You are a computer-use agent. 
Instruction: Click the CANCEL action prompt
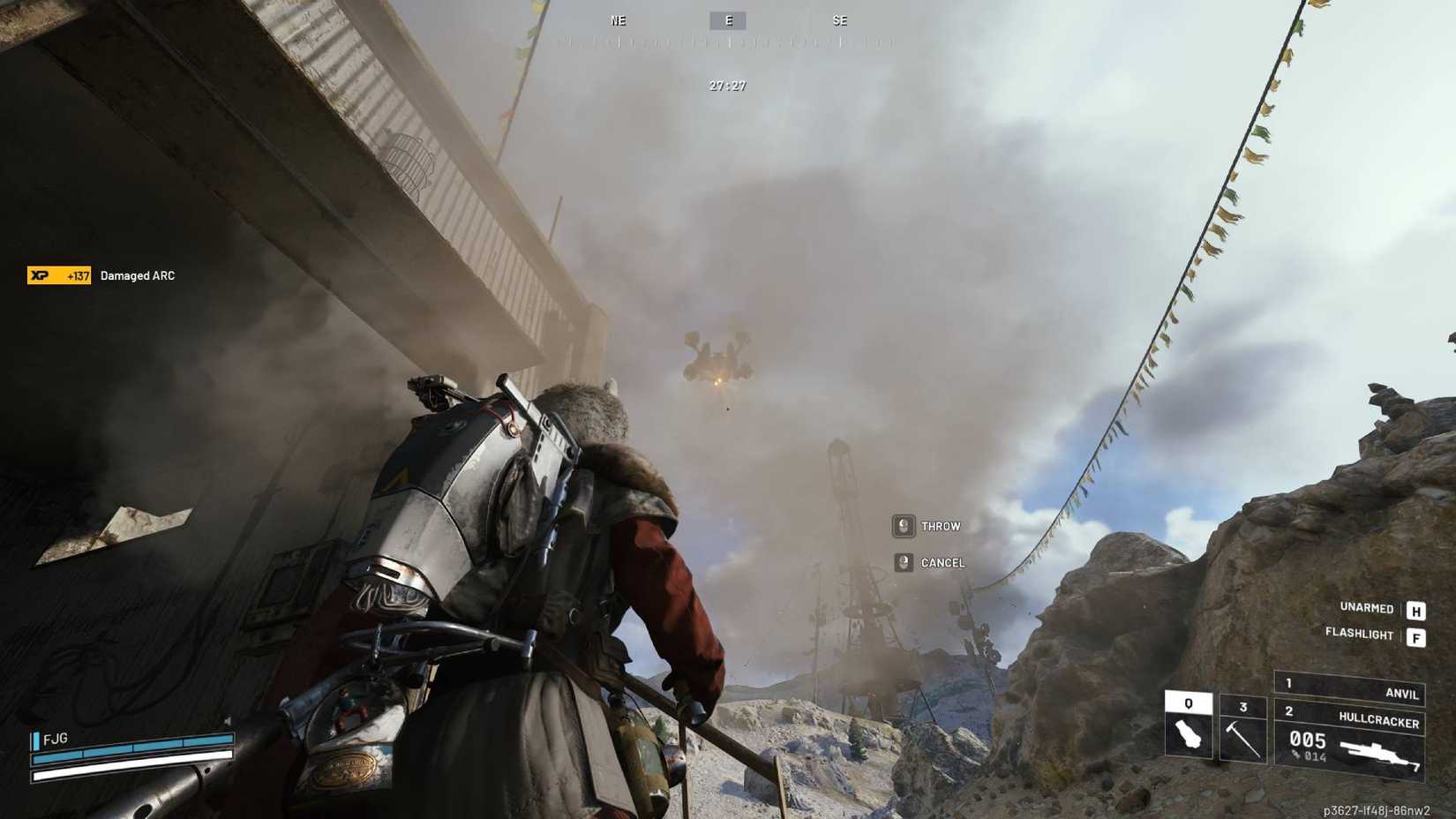click(942, 562)
